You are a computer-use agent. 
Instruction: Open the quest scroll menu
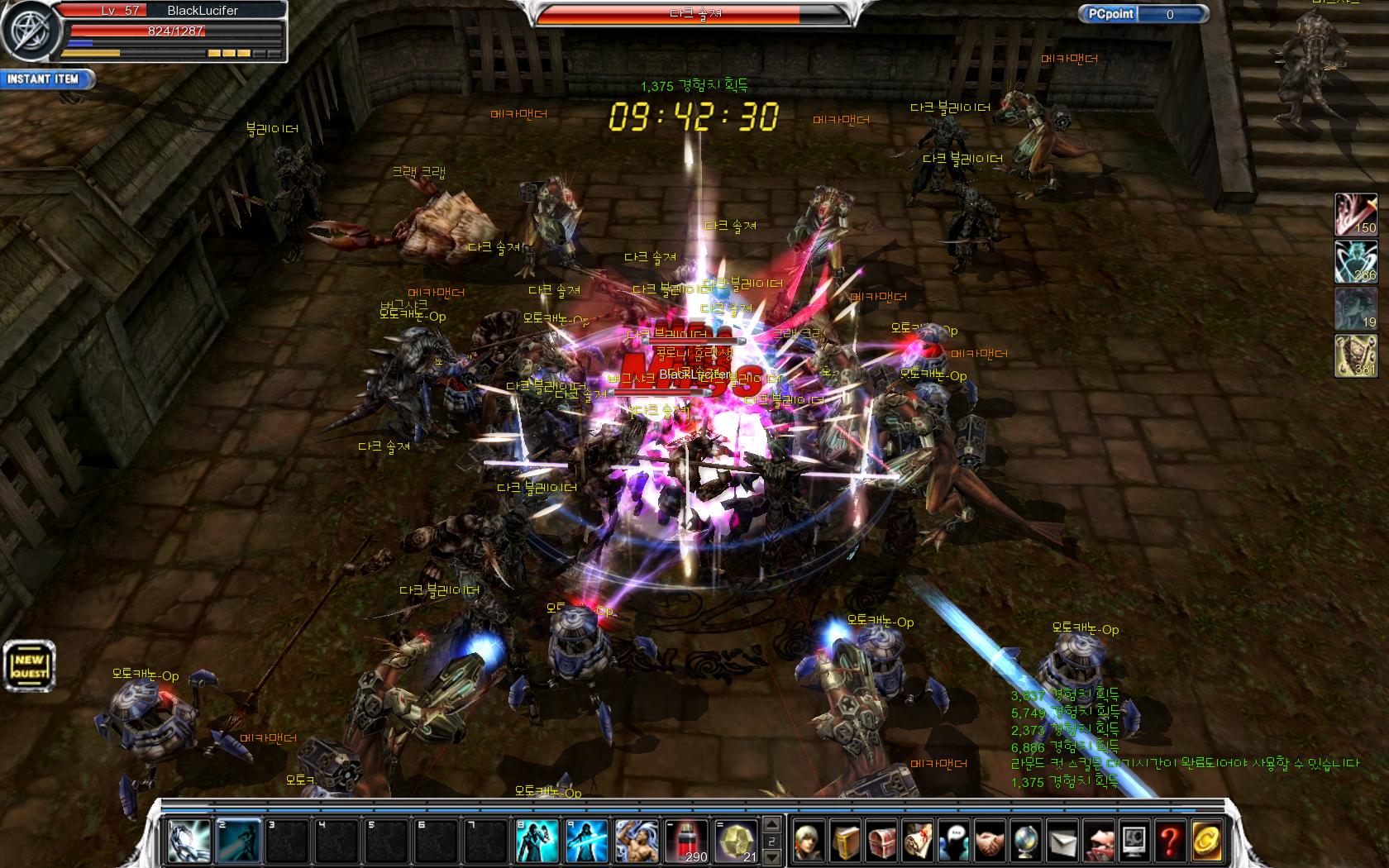[x=919, y=842]
